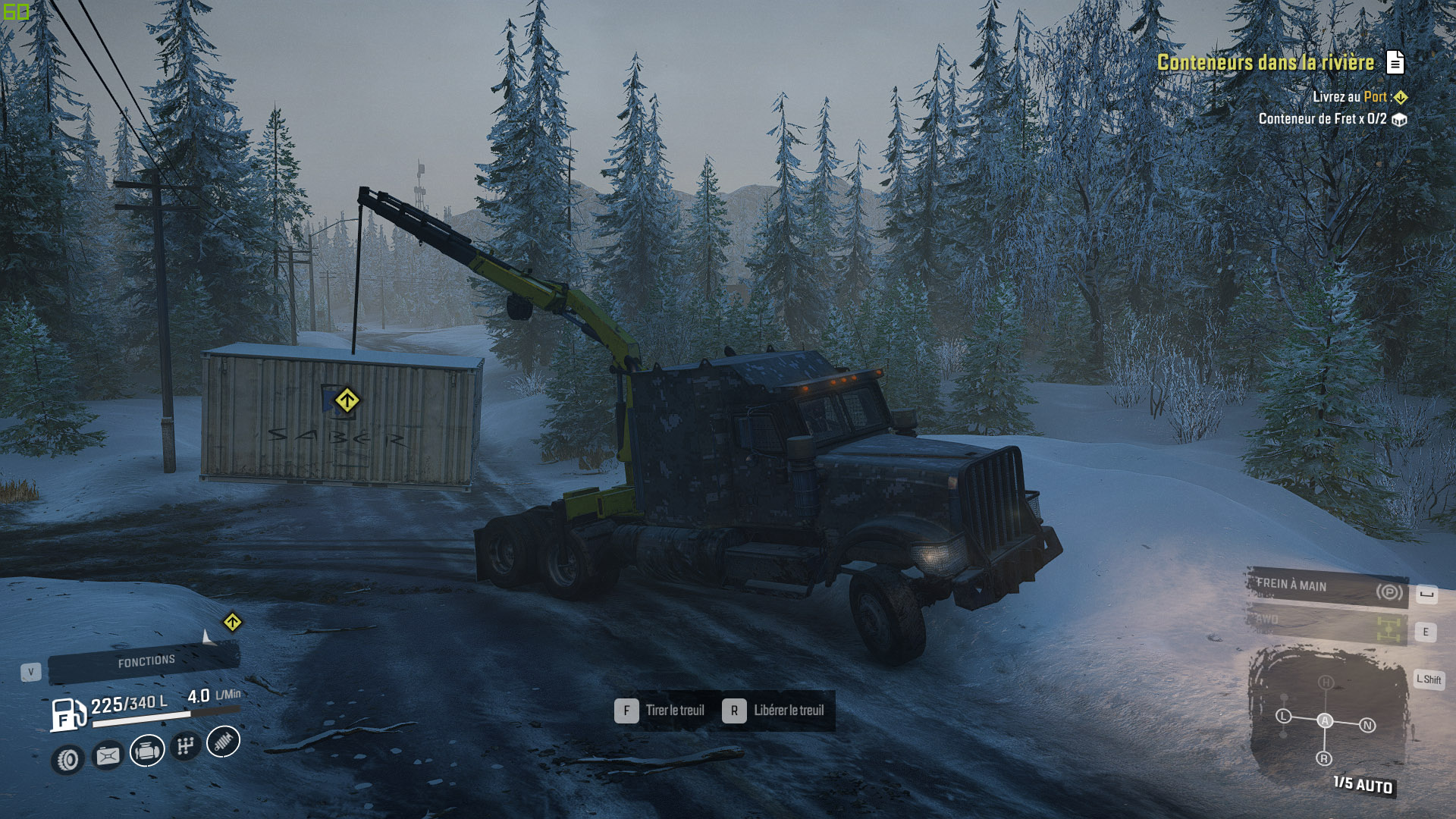Click the yellow waypoint marker above Fonctions
This screenshot has width=1456, height=819.
232,623
